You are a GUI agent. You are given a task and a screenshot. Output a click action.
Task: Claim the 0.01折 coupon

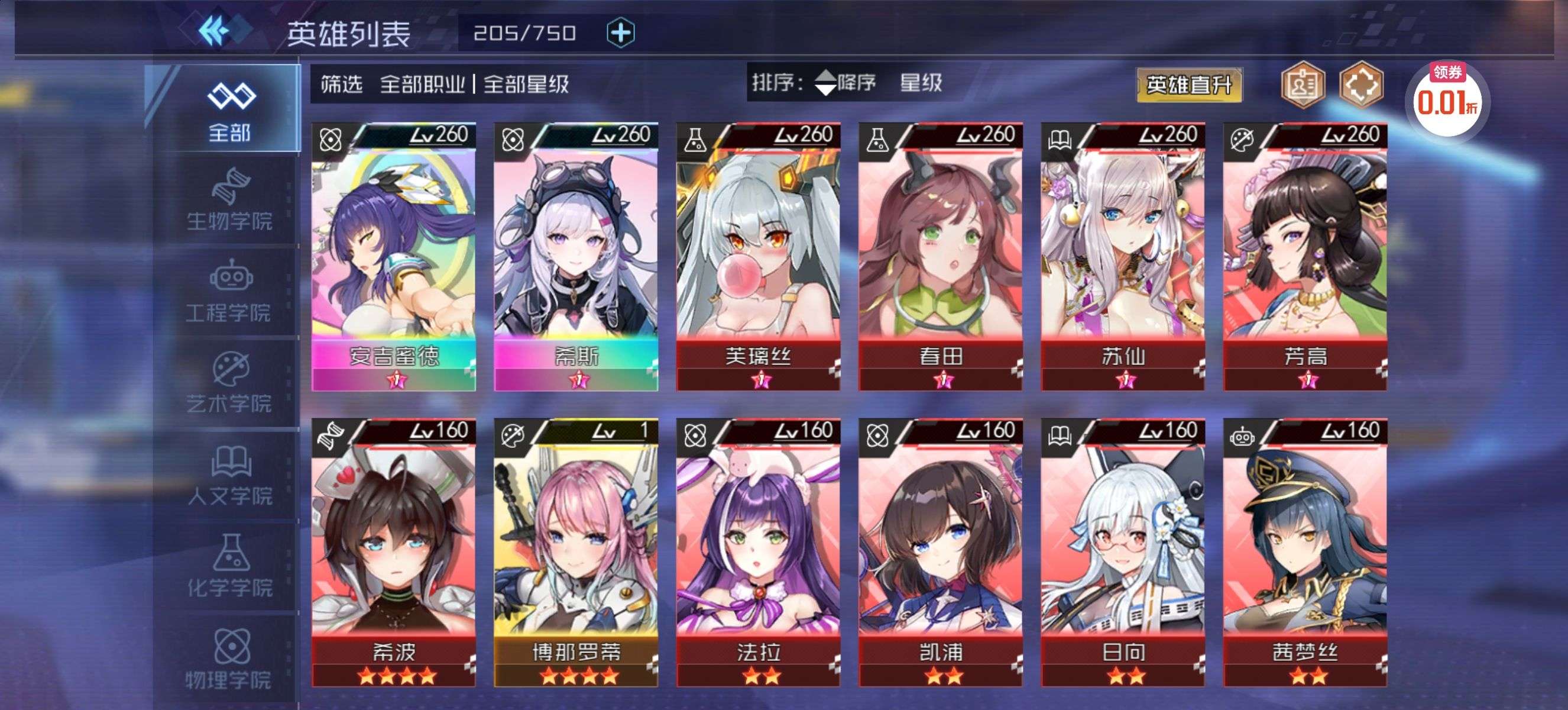pyautogui.click(x=1447, y=98)
